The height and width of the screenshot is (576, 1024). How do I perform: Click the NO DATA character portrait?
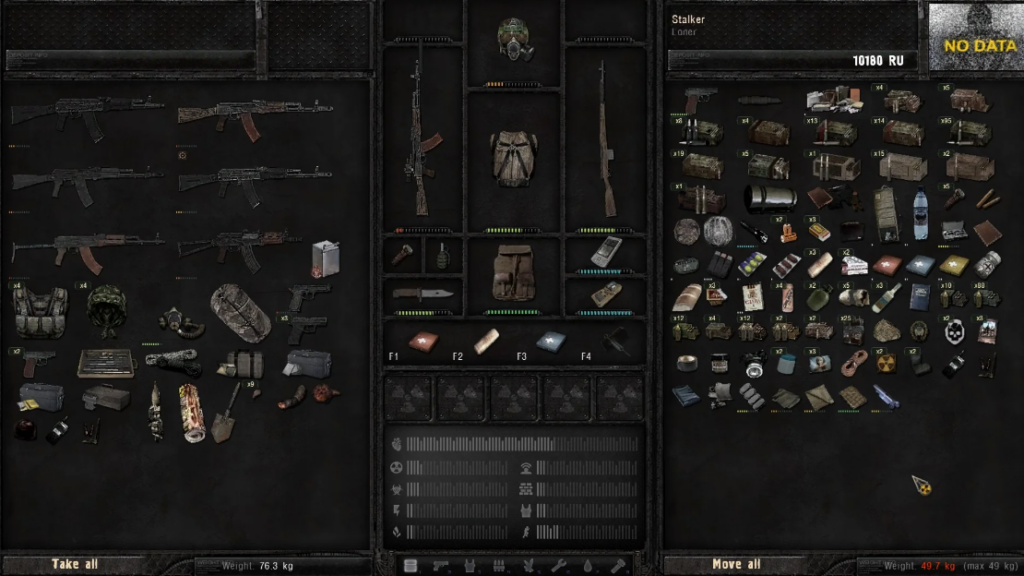pyautogui.click(x=975, y=36)
